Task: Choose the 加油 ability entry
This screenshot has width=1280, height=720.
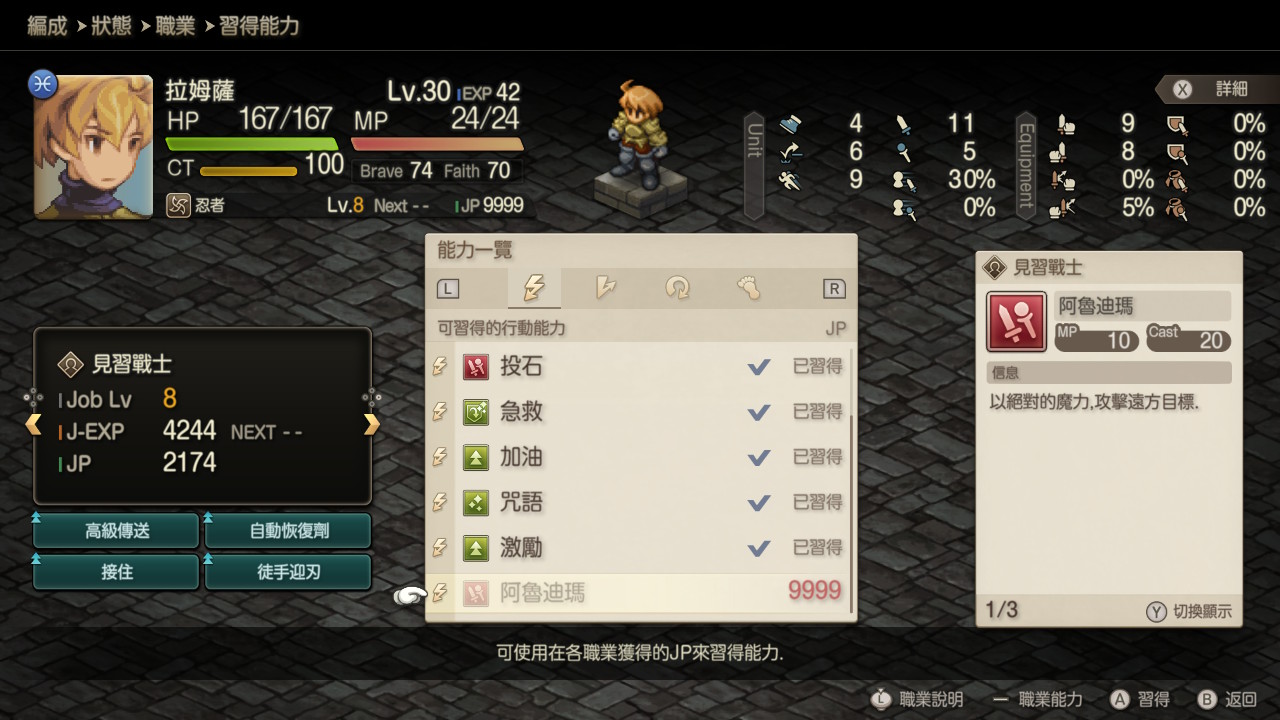Action: (x=640, y=457)
